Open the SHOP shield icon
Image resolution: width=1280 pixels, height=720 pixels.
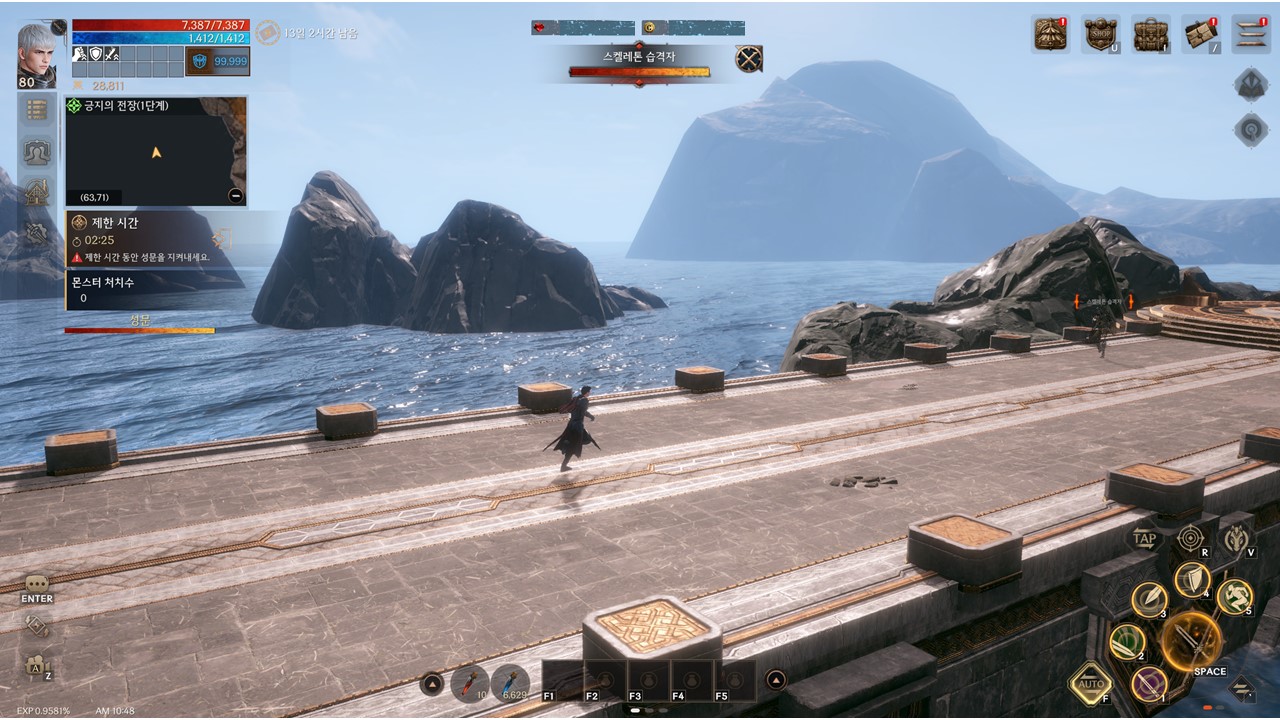pos(1101,34)
